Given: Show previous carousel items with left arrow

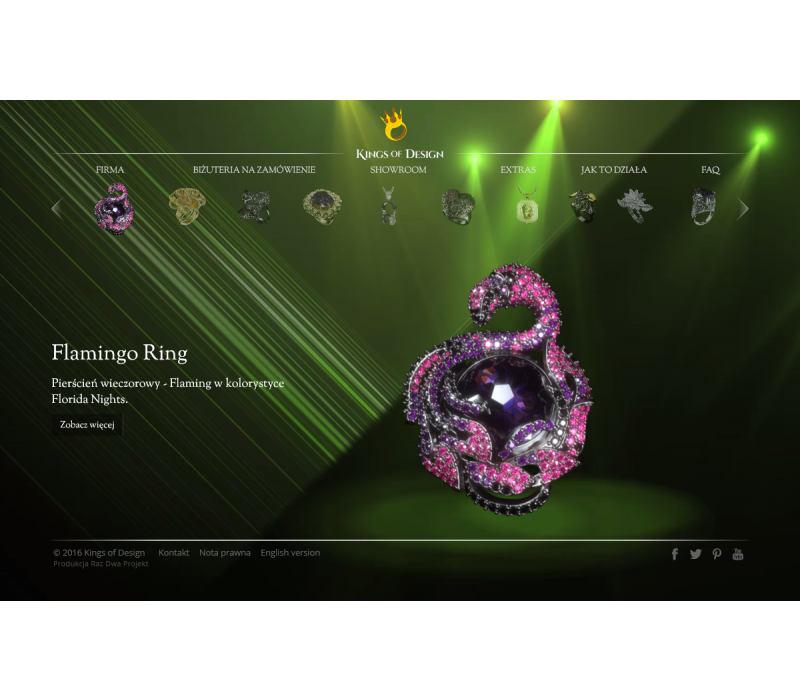Looking at the screenshot, I should click(x=56, y=208).
